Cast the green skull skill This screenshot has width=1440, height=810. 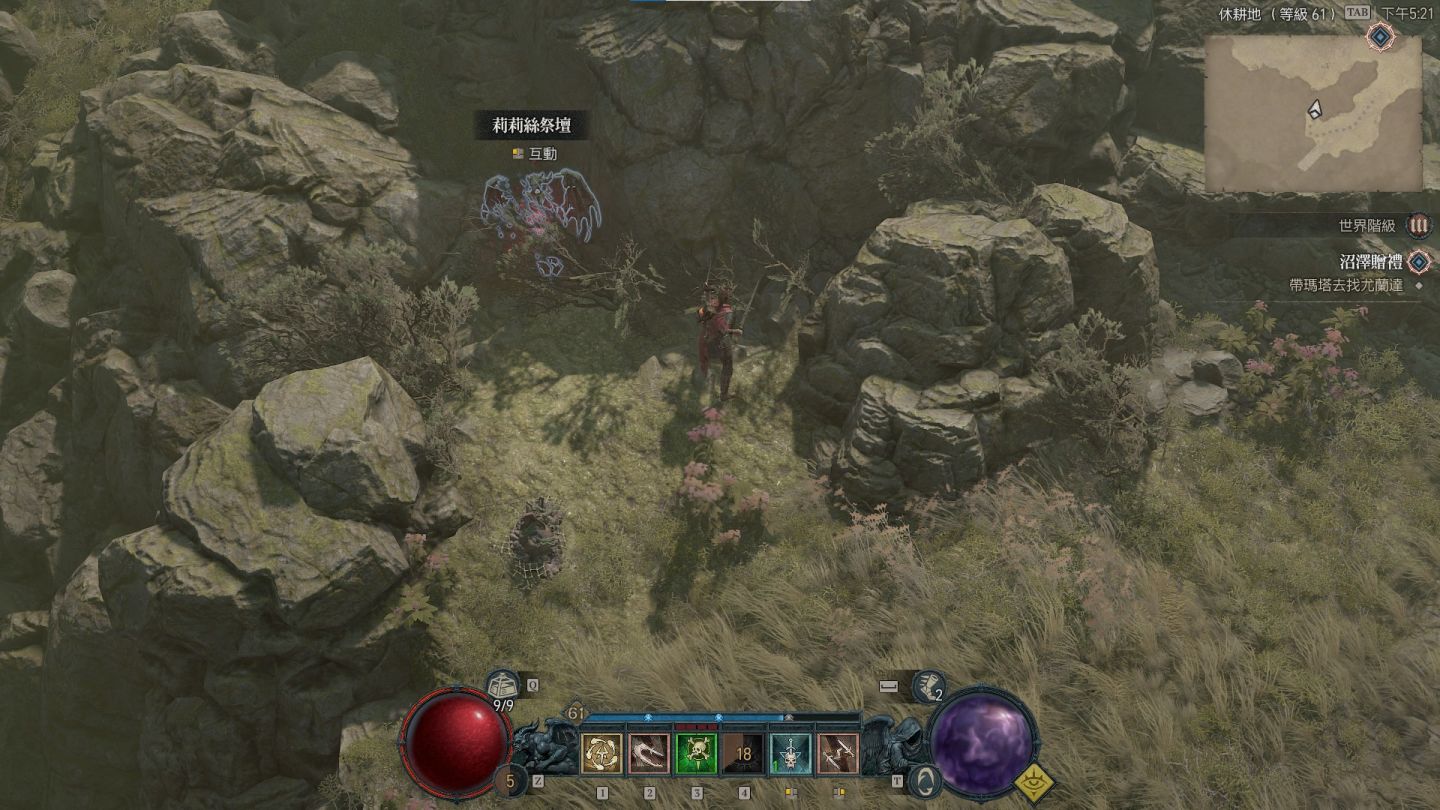click(696, 753)
